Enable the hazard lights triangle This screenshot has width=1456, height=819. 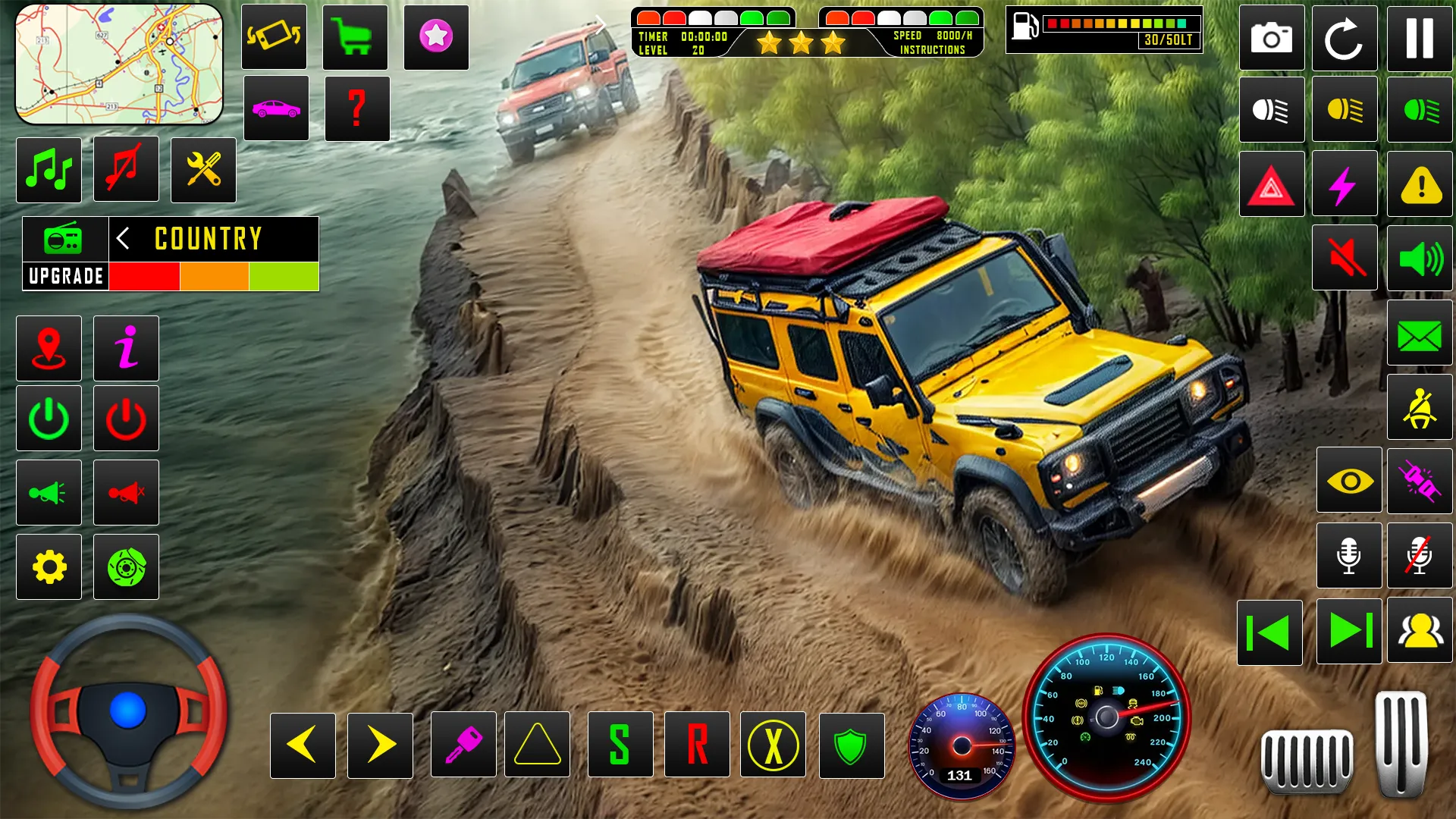pos(1272,184)
